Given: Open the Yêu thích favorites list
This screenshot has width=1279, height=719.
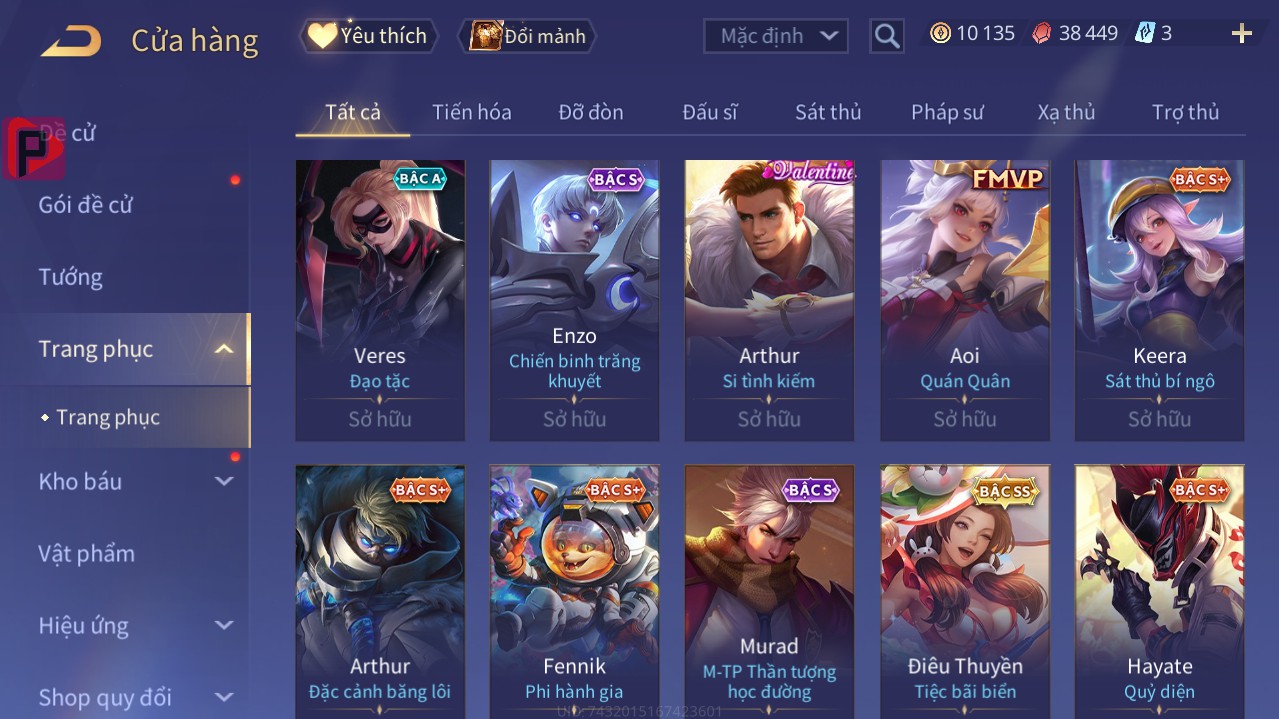Looking at the screenshot, I should (369, 36).
